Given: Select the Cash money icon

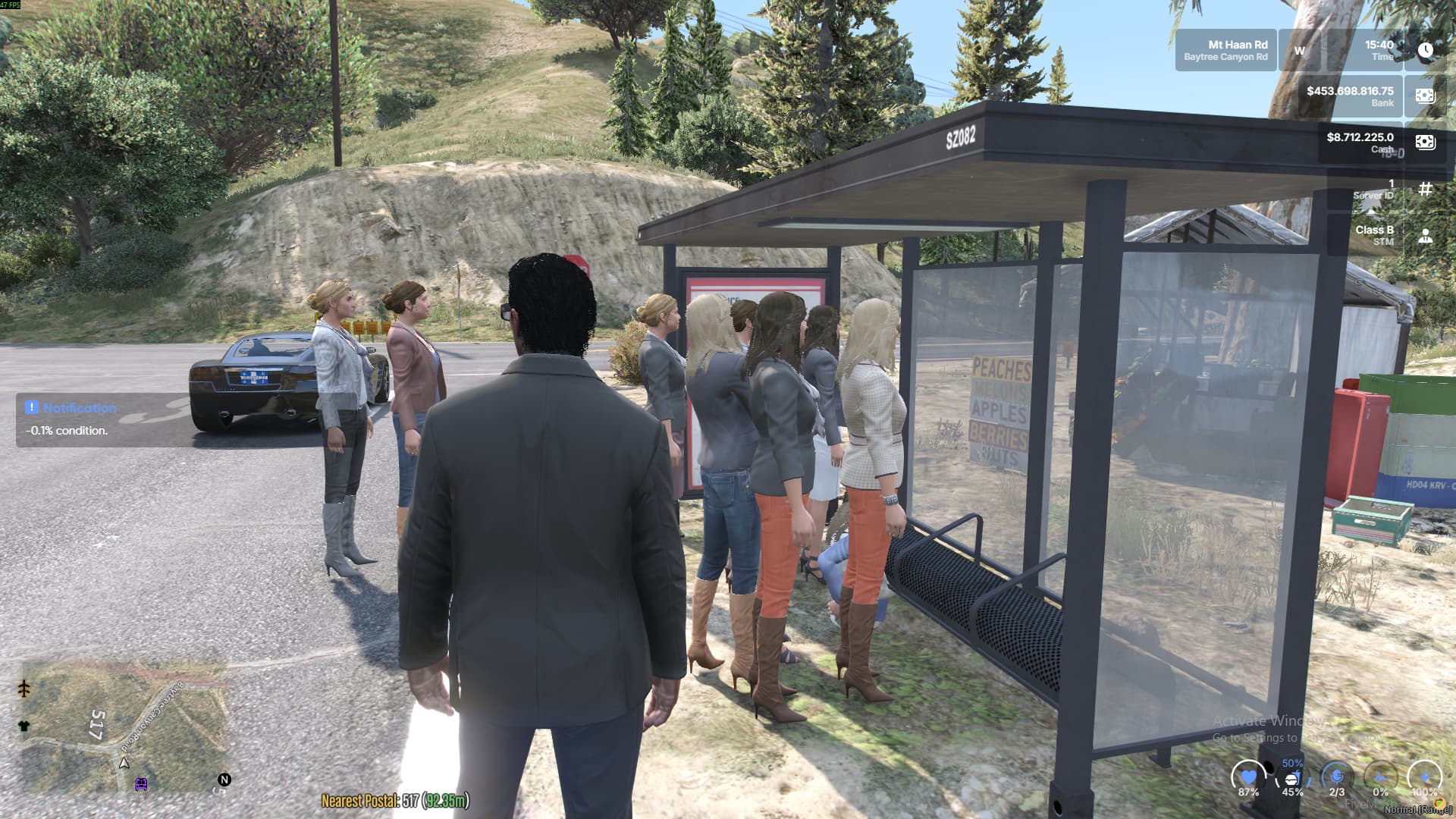Looking at the screenshot, I should coord(1426,141).
